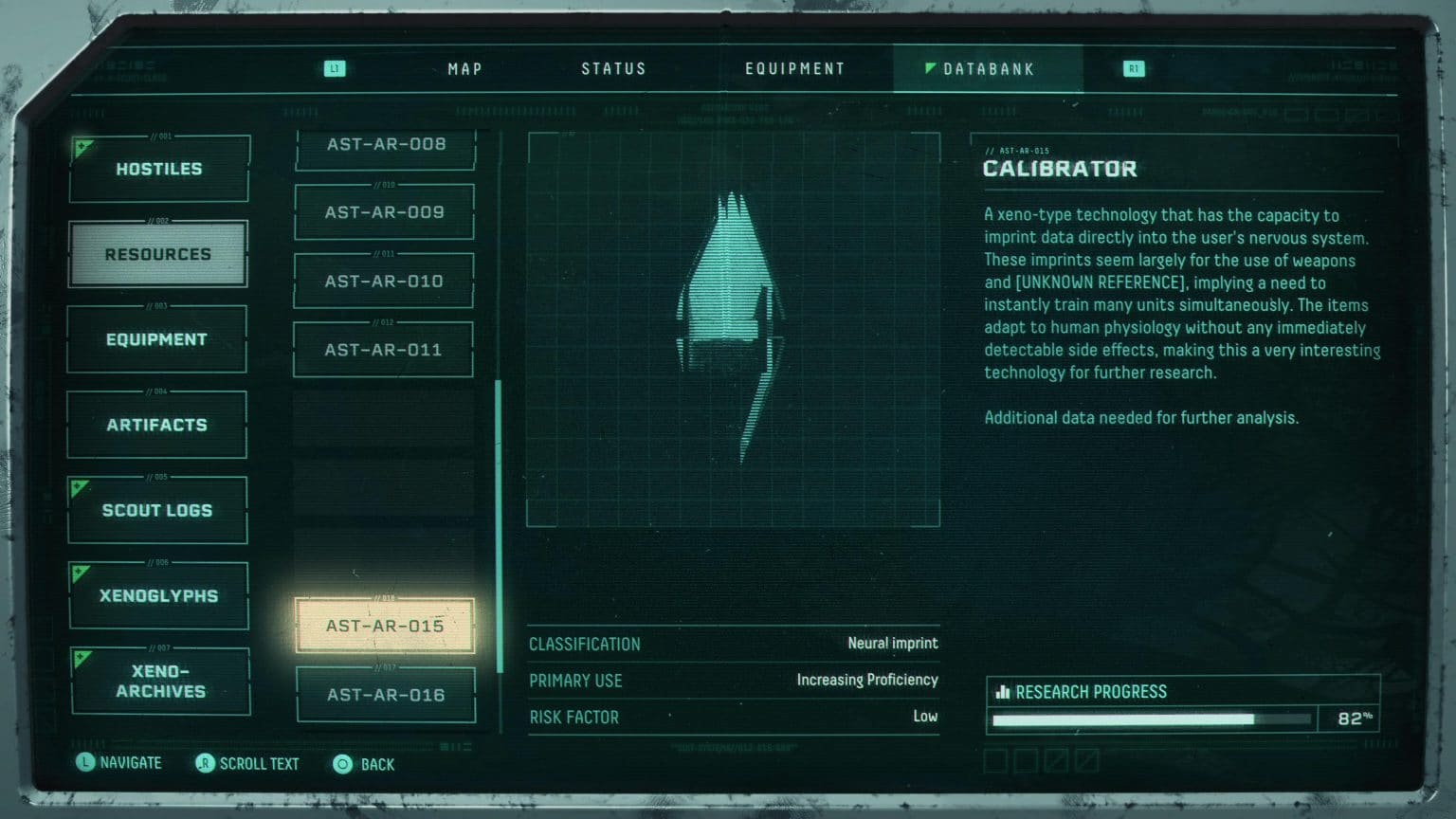The height and width of the screenshot is (819, 1456).
Task: Select the Xeno-Archives category
Action: tap(160, 681)
